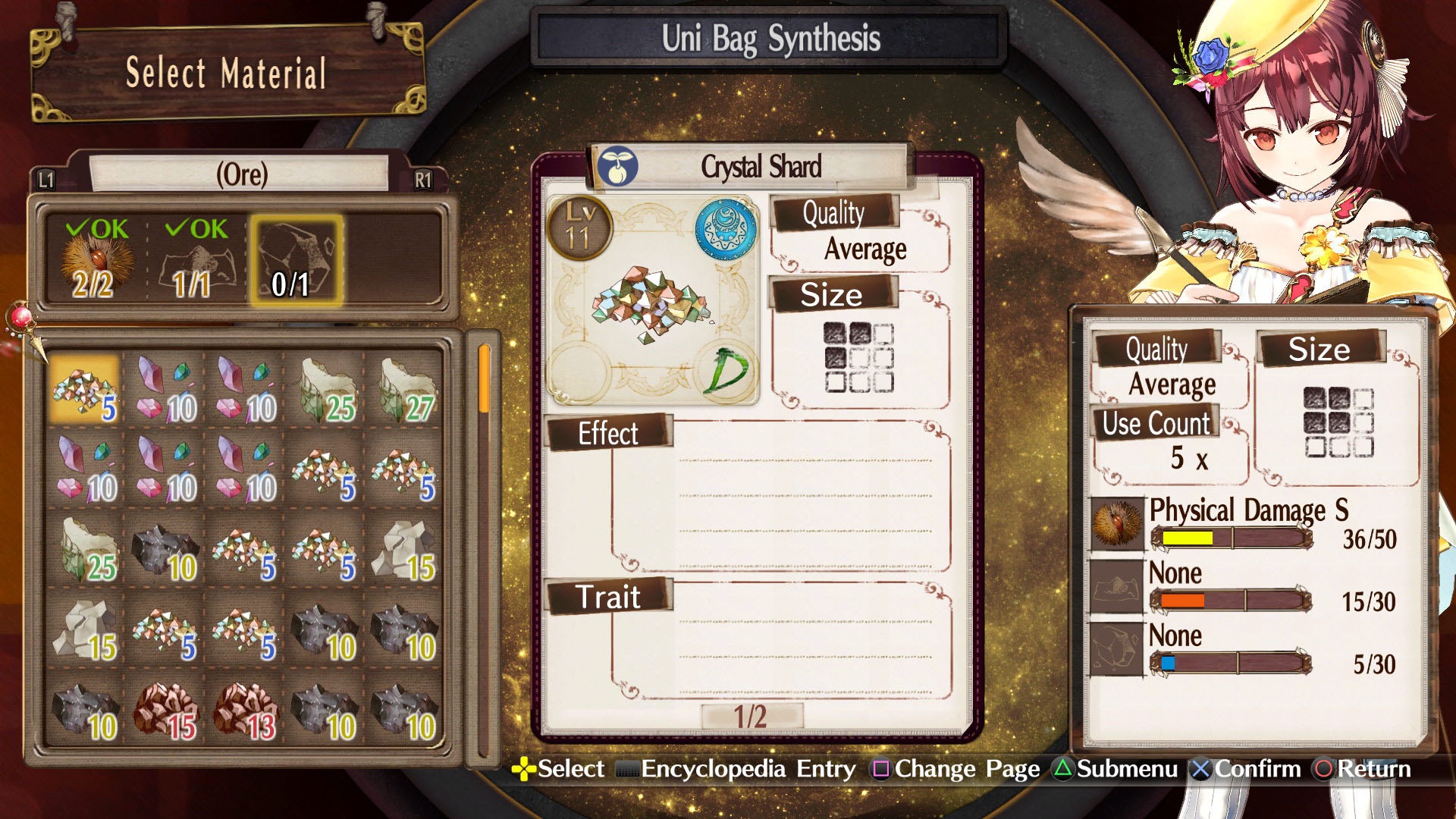Open the Uni ingredient slot showing 2/2

pos(96,259)
